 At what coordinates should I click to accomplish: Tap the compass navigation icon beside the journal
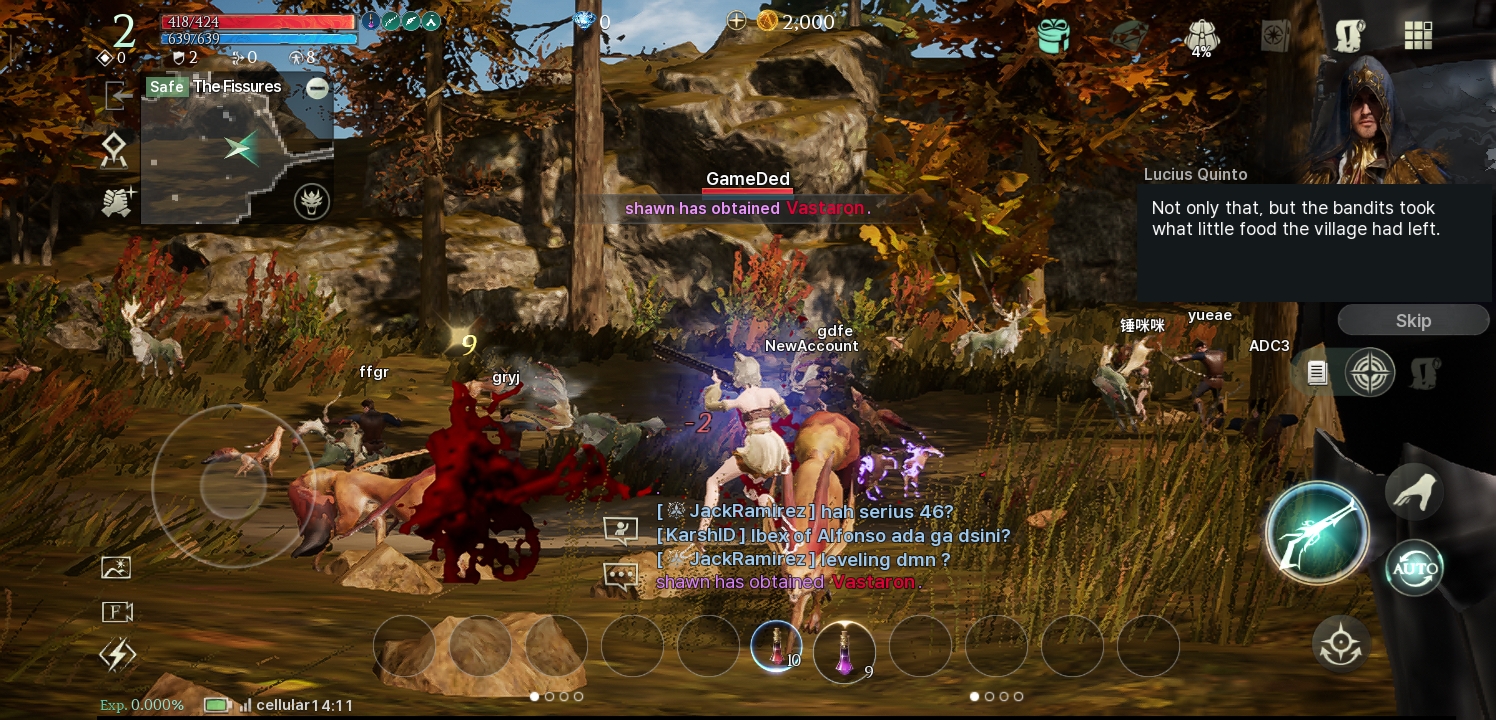1370,372
